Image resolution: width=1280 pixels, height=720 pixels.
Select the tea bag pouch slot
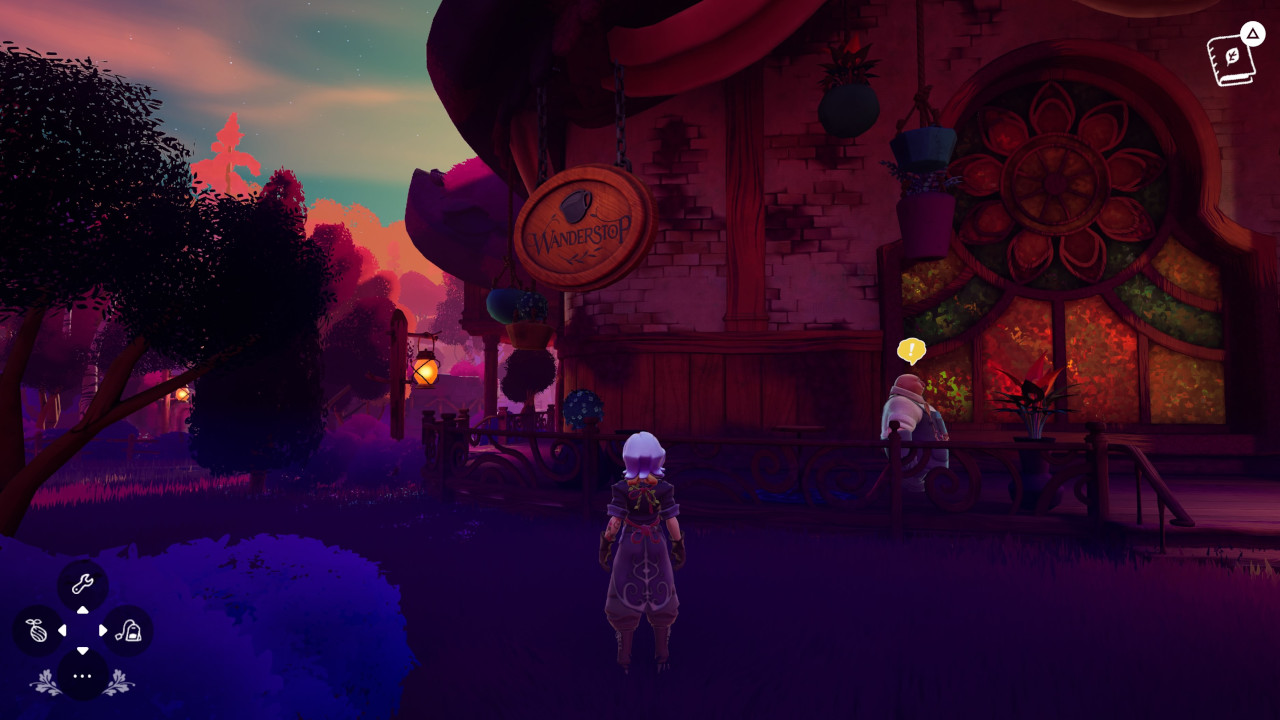(x=128, y=631)
